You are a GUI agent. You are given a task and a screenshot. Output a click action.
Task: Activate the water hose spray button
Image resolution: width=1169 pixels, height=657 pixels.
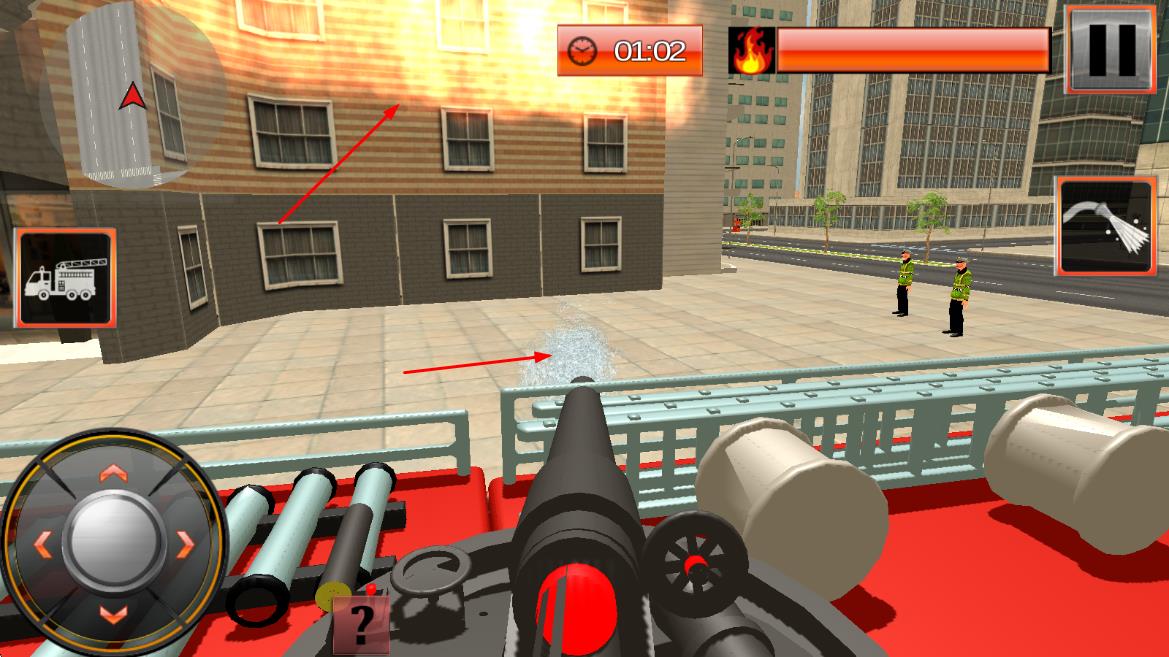click(1105, 226)
